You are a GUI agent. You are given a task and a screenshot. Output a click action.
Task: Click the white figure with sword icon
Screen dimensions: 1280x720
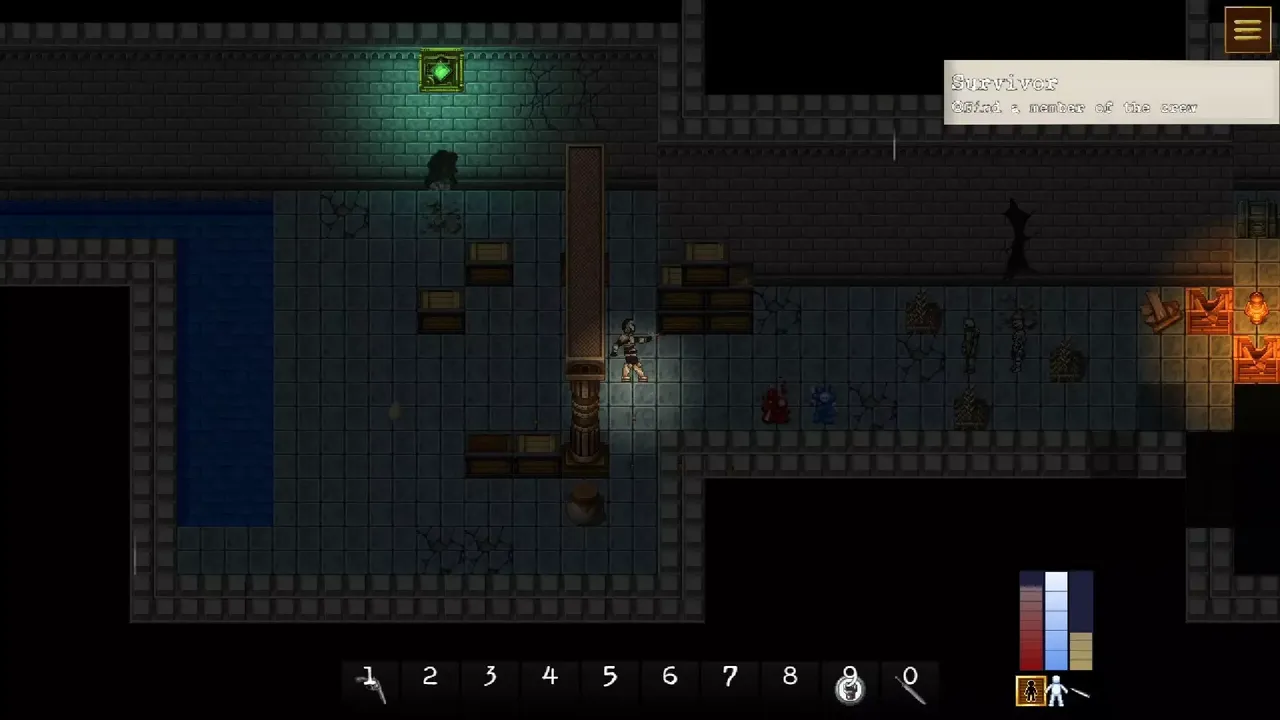1063,690
